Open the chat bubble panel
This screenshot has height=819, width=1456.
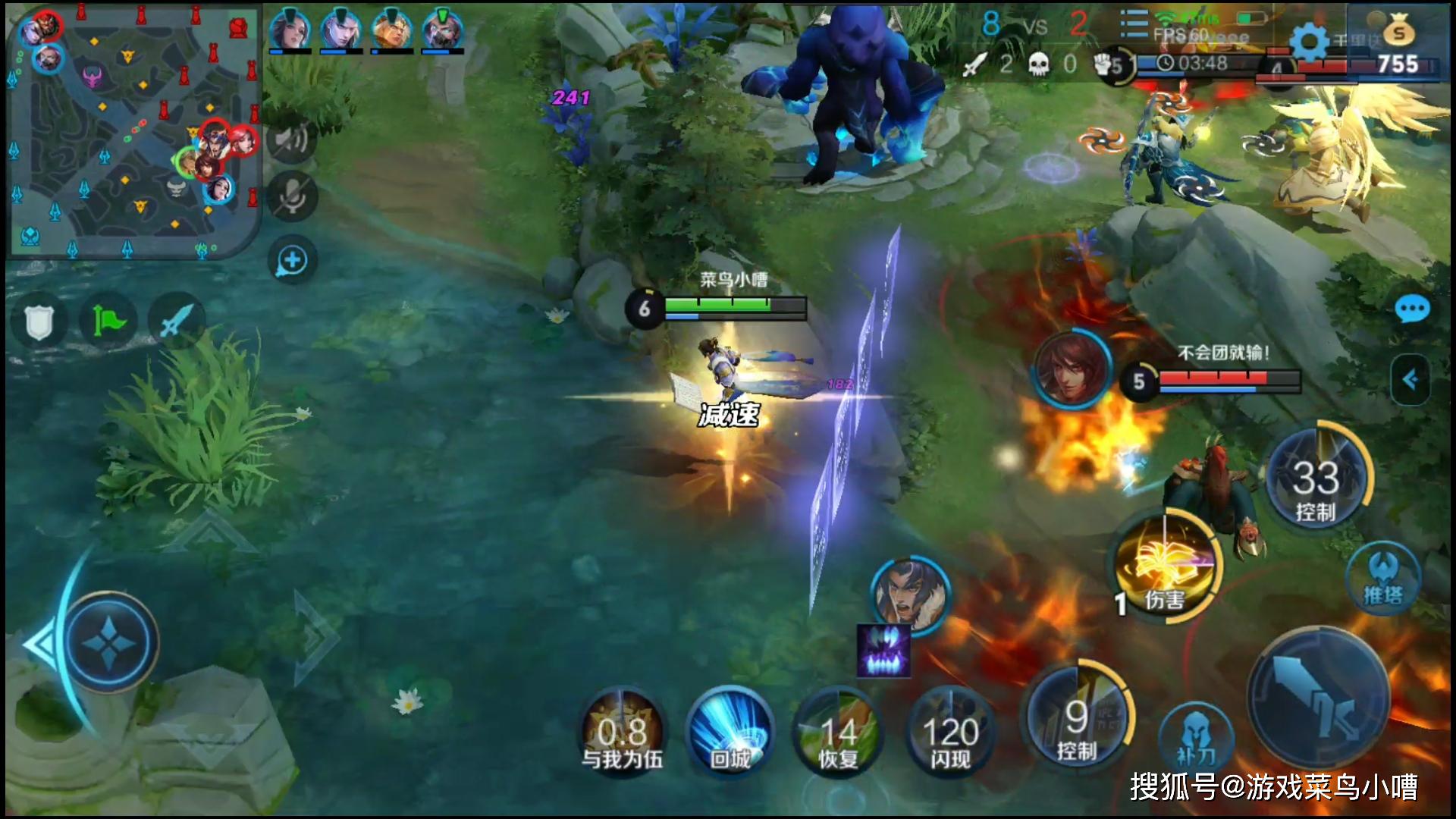point(1411,309)
